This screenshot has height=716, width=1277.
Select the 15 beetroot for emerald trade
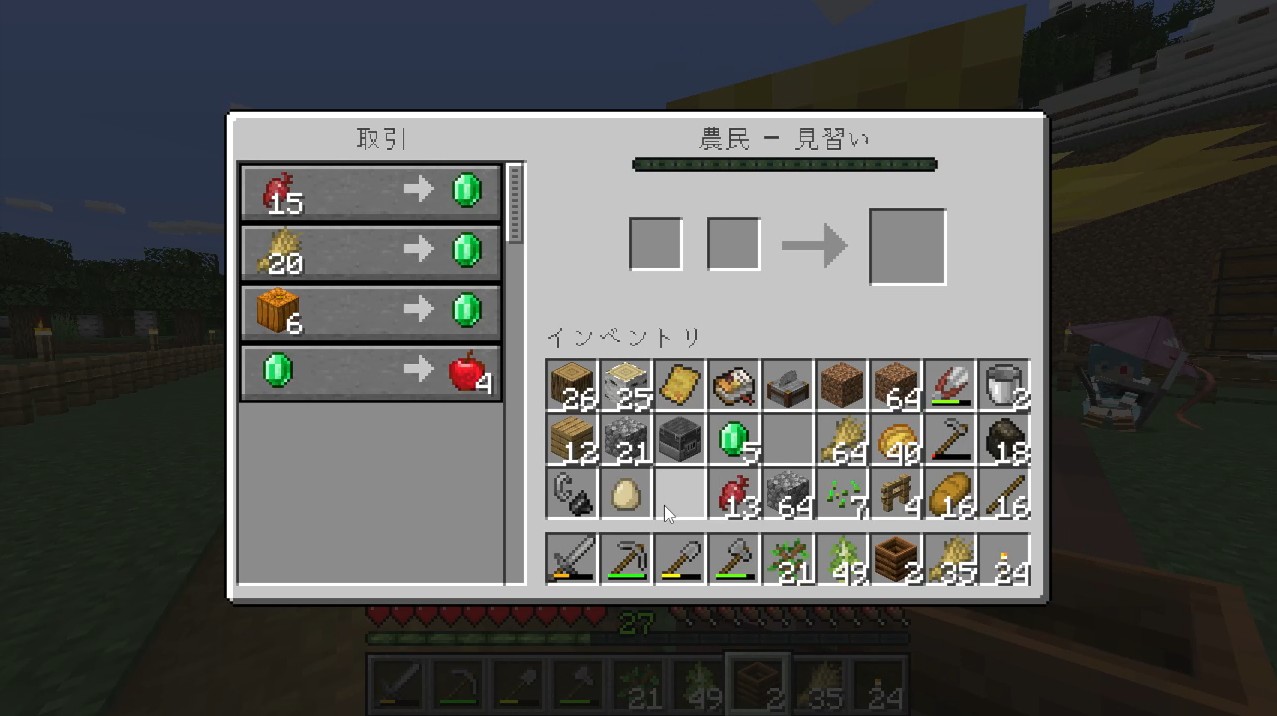click(370, 191)
